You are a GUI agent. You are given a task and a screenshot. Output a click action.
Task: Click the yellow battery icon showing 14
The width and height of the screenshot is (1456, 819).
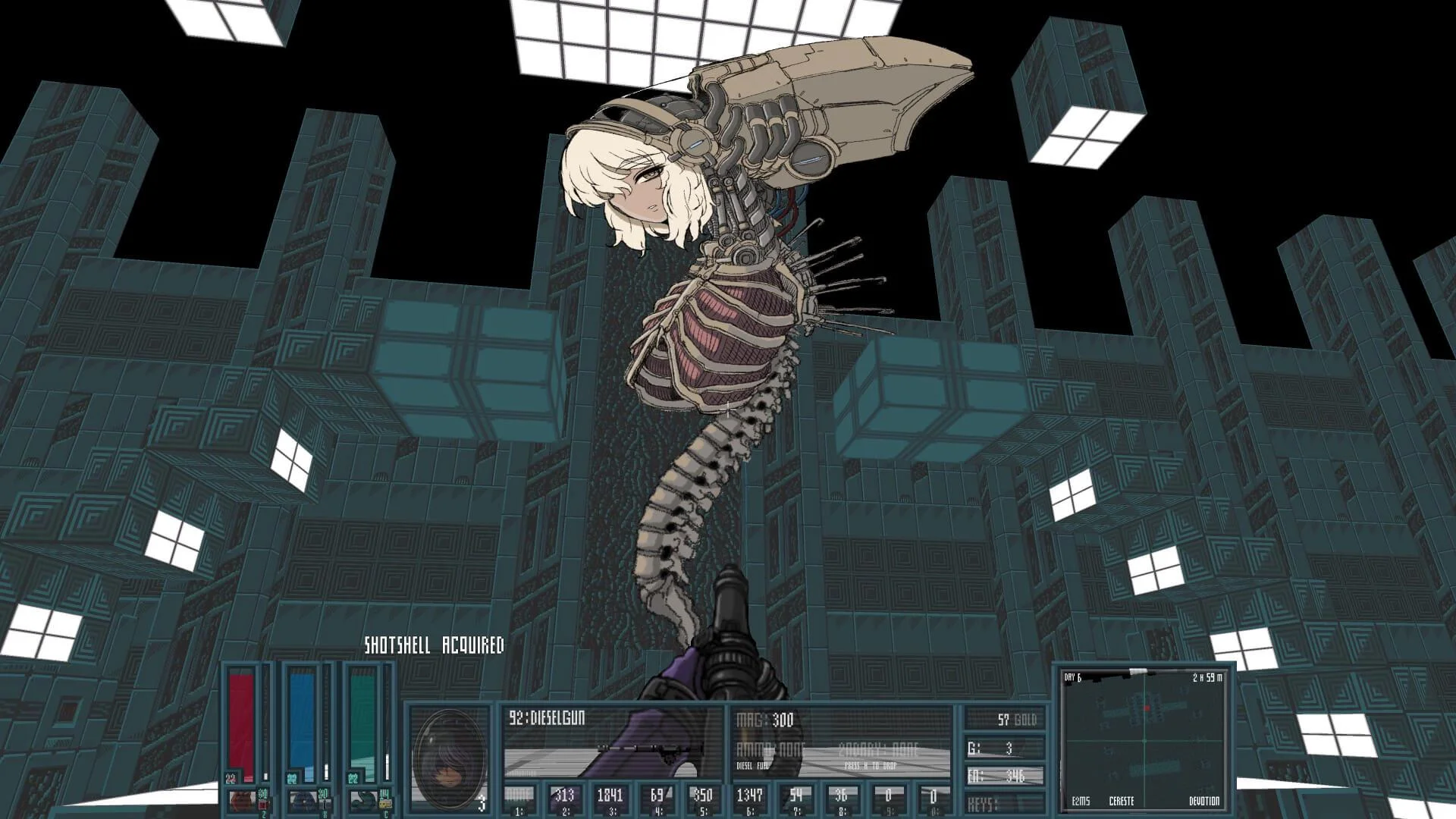coord(385,803)
